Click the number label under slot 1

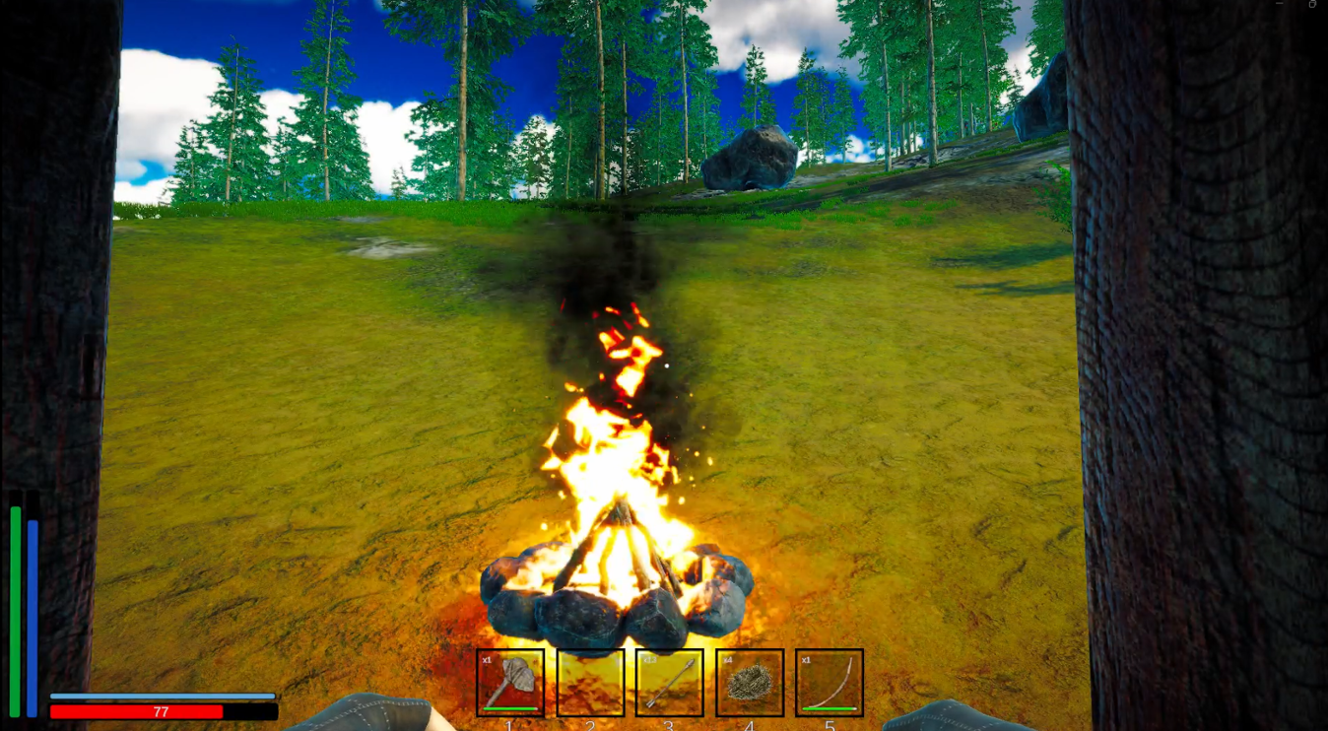click(509, 726)
